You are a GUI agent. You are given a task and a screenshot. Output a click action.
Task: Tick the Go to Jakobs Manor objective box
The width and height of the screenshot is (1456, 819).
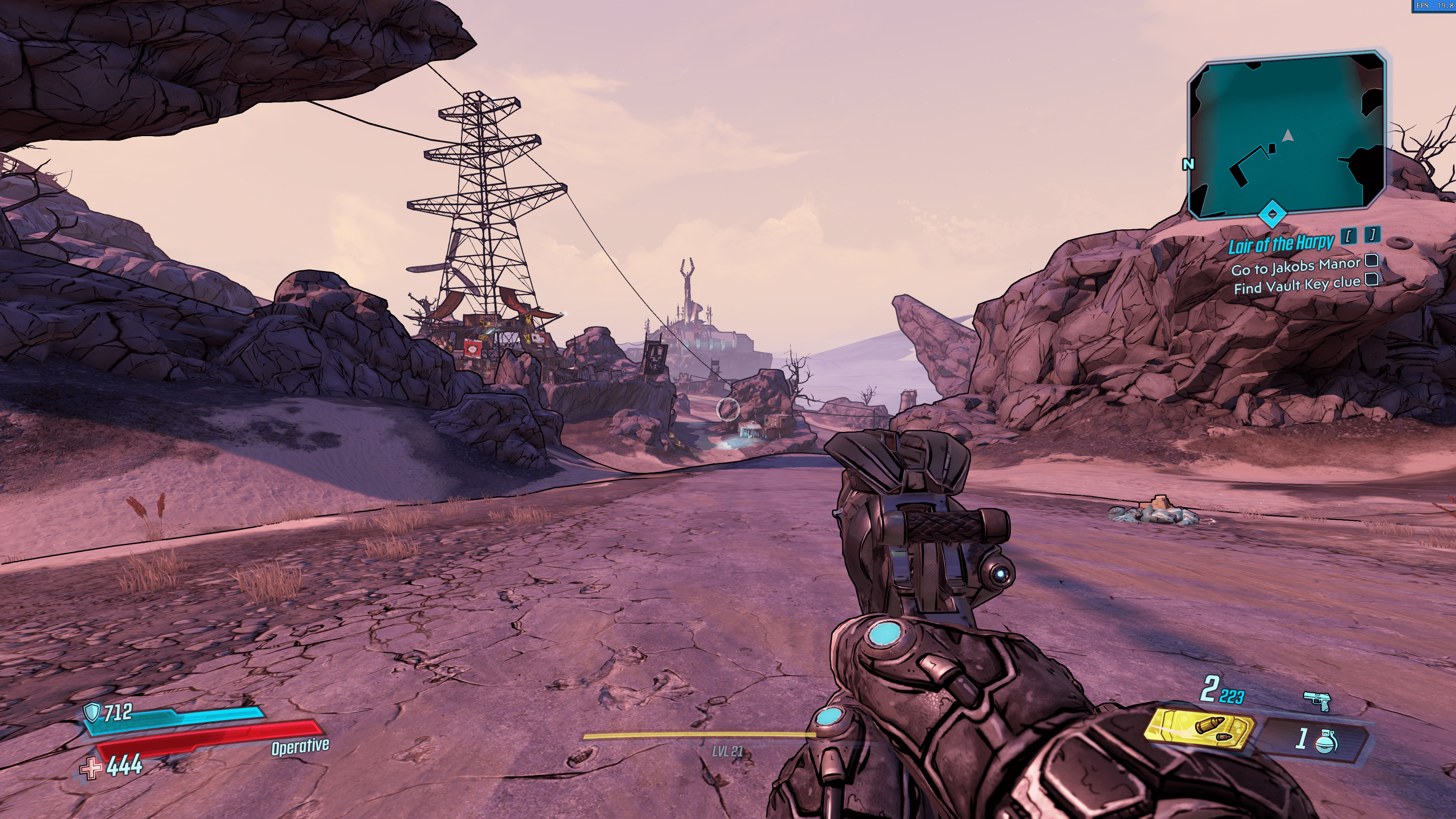(1371, 260)
